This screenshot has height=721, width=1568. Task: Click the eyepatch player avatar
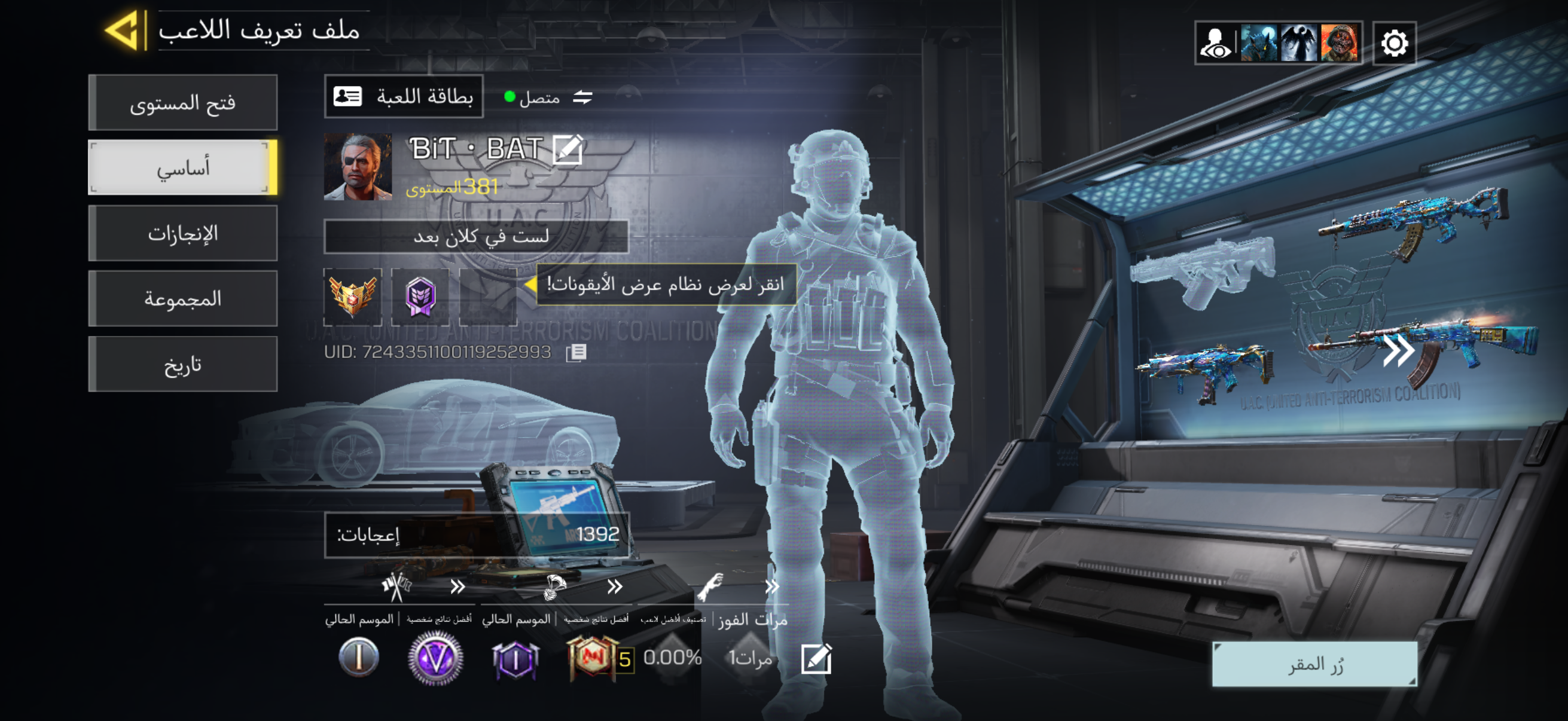357,167
